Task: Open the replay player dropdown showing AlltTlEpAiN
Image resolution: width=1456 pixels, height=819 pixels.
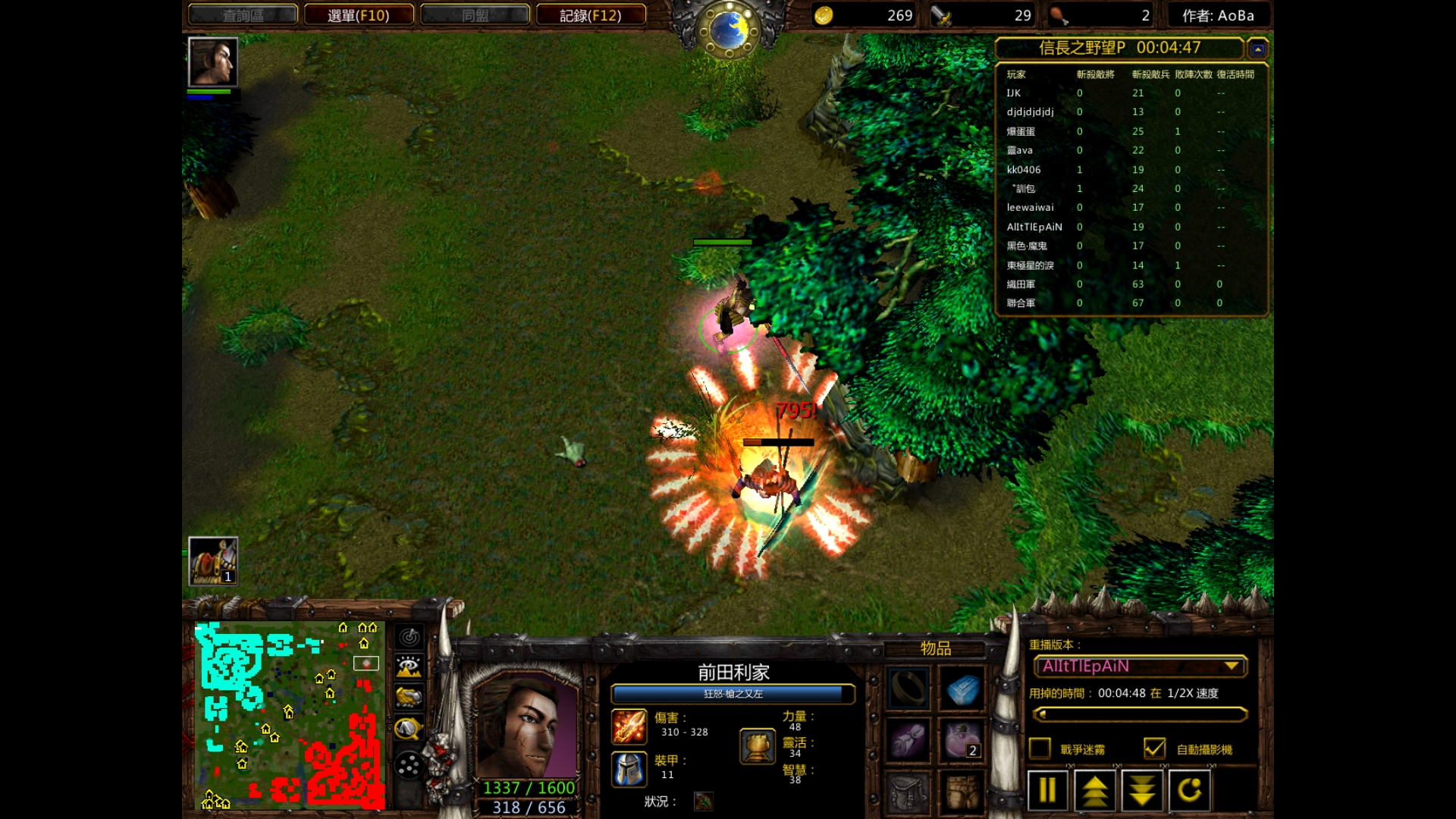Action: tap(1141, 667)
